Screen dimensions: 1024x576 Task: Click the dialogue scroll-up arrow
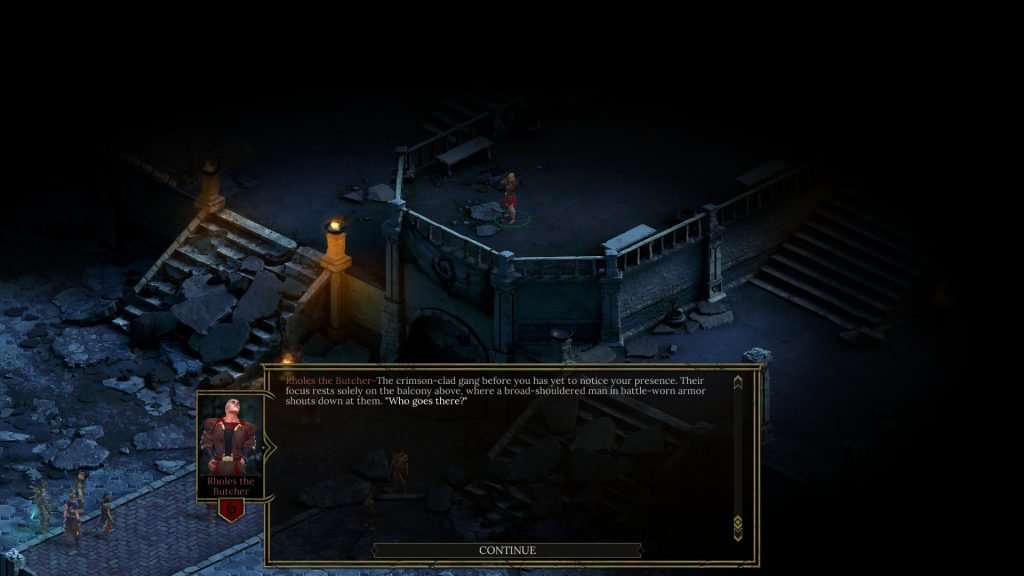(x=738, y=382)
